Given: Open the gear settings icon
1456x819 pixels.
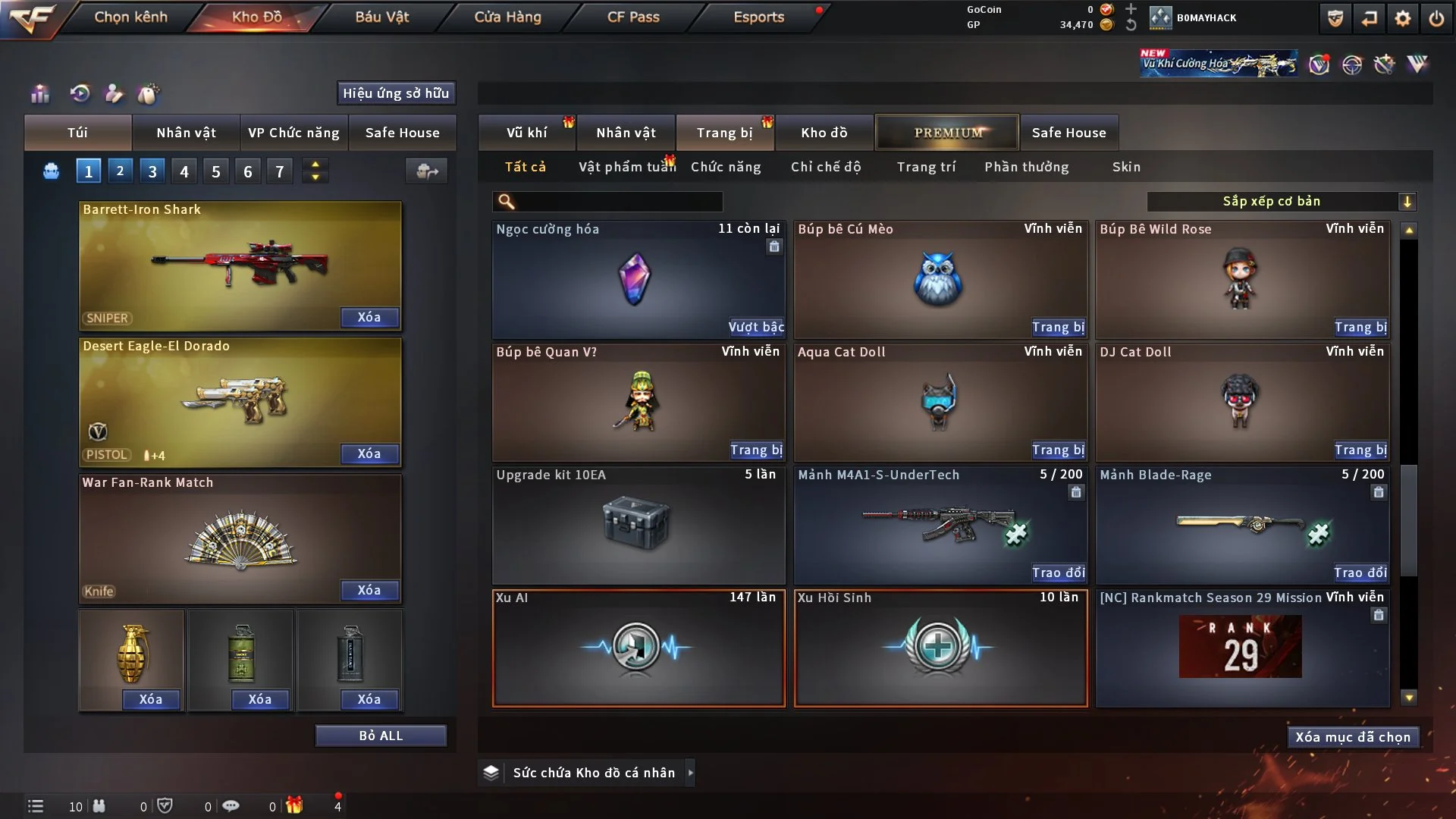Looking at the screenshot, I should (1403, 18).
